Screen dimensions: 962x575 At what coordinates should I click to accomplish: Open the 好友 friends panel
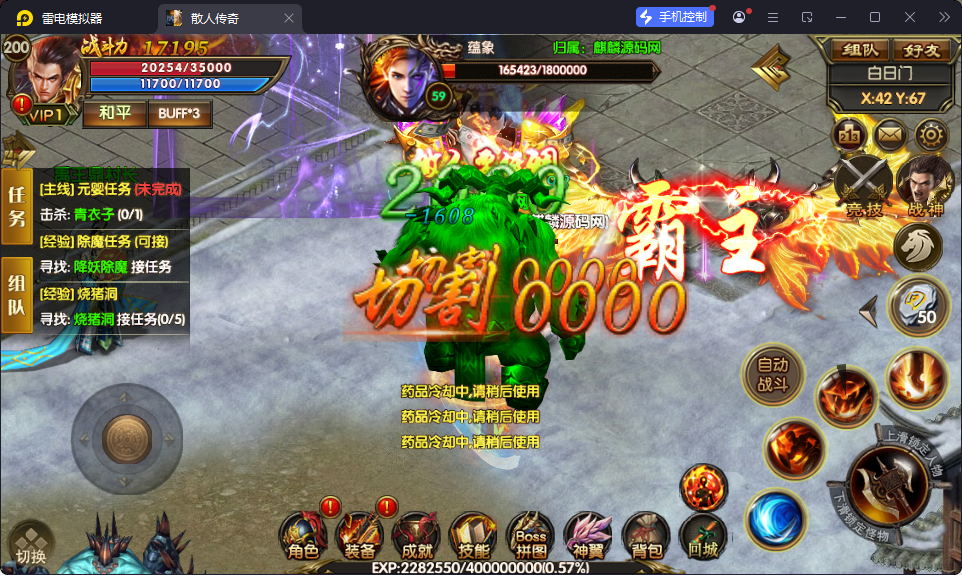[x=922, y=50]
